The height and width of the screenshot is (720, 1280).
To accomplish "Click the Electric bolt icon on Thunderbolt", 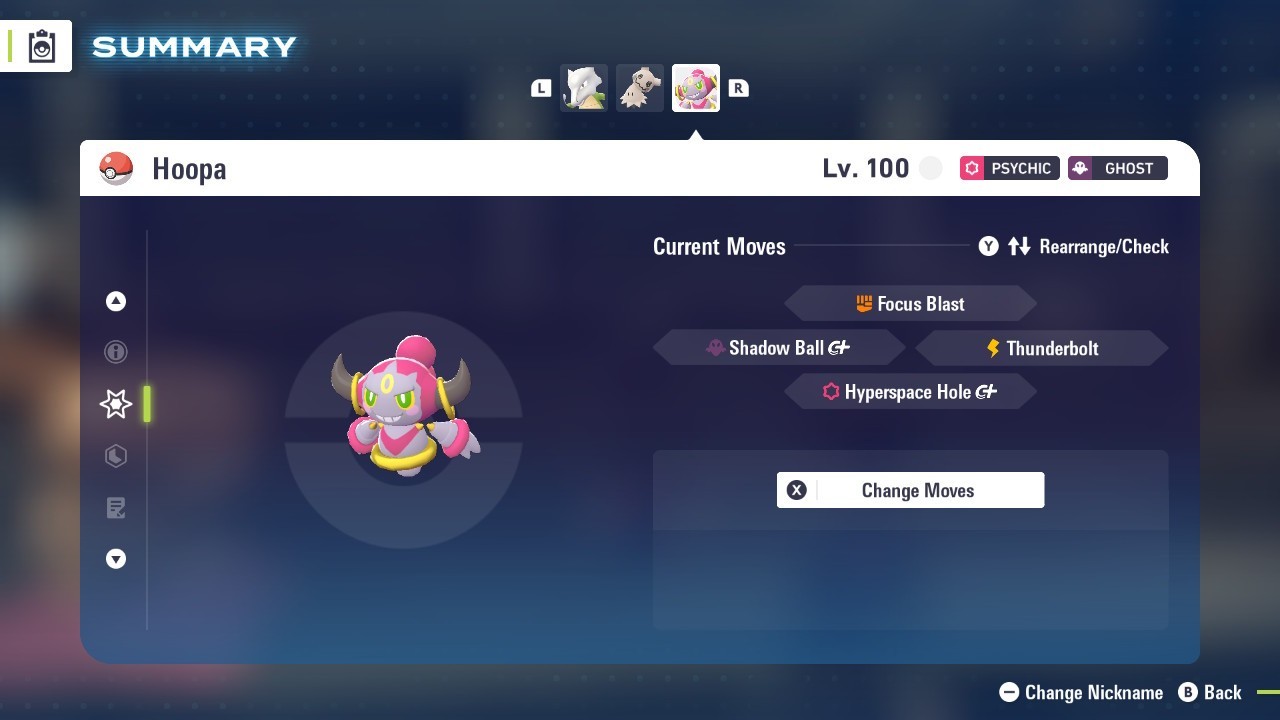I will (x=991, y=347).
